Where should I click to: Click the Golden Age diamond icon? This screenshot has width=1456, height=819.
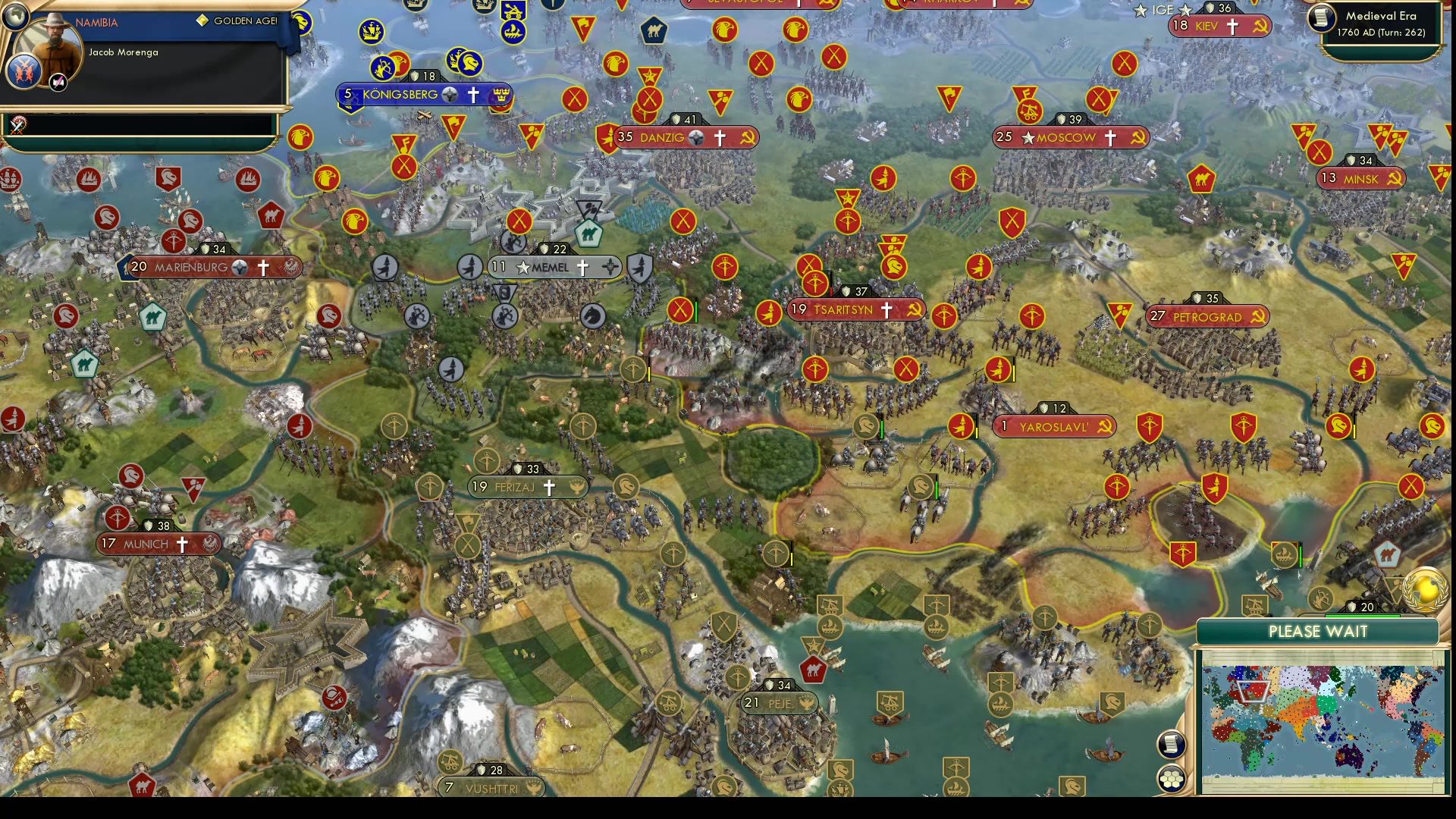point(201,21)
